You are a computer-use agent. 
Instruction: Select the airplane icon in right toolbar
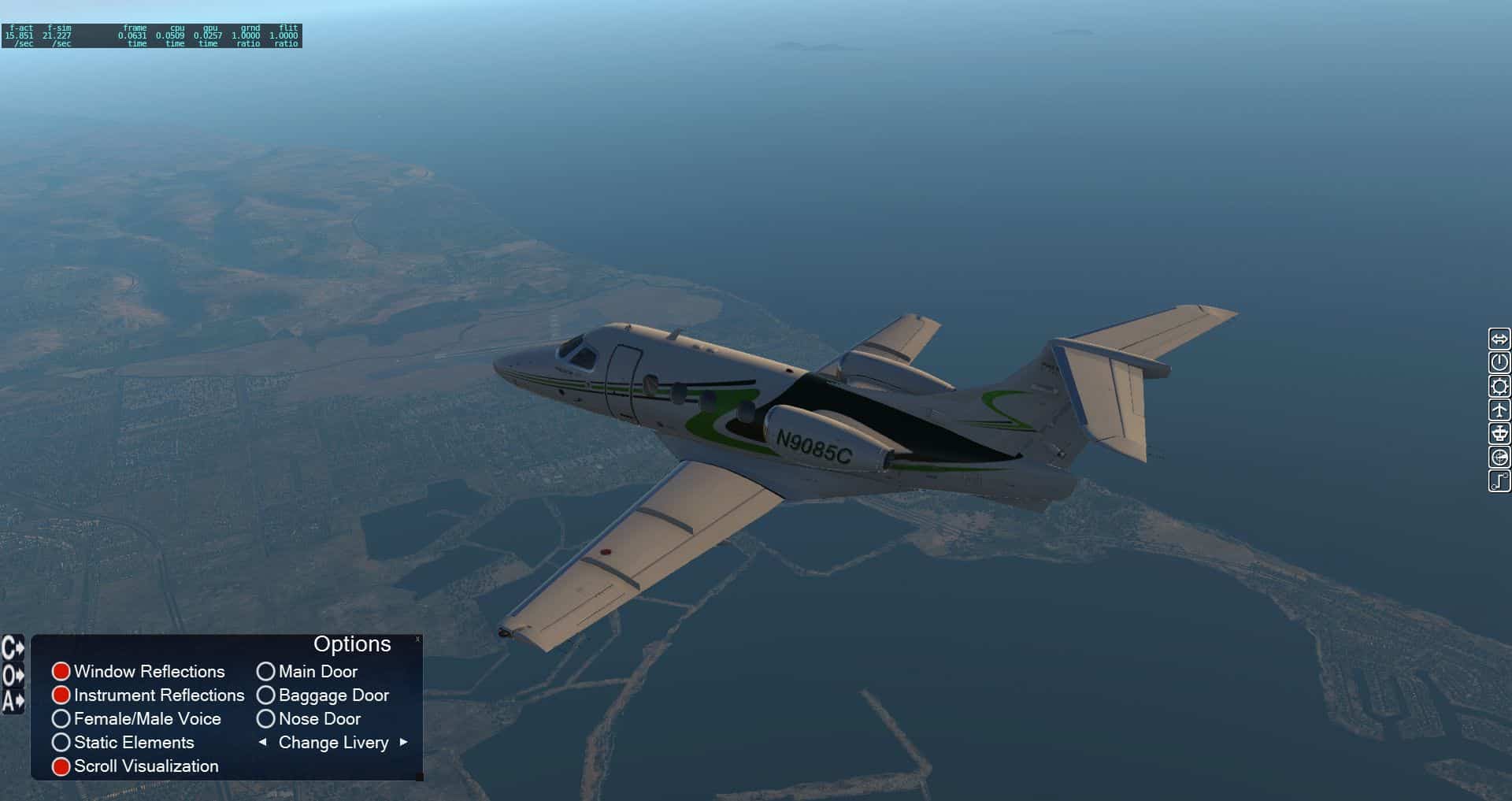click(x=1499, y=410)
